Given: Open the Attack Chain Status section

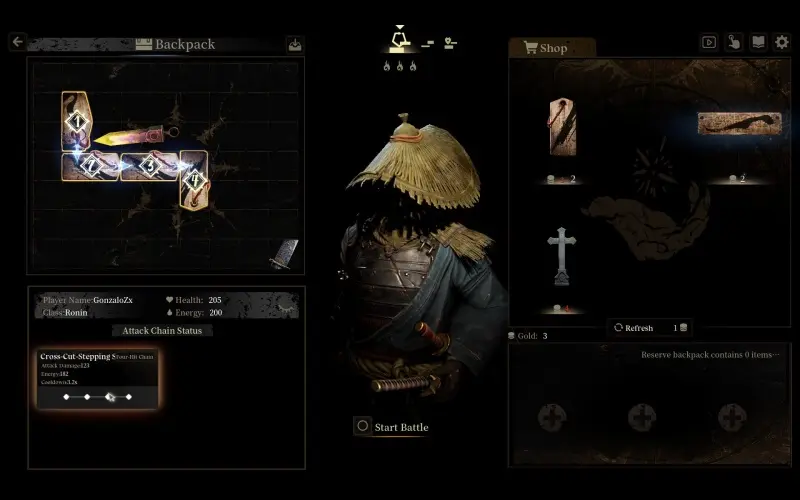Looking at the screenshot, I should coord(162,330).
